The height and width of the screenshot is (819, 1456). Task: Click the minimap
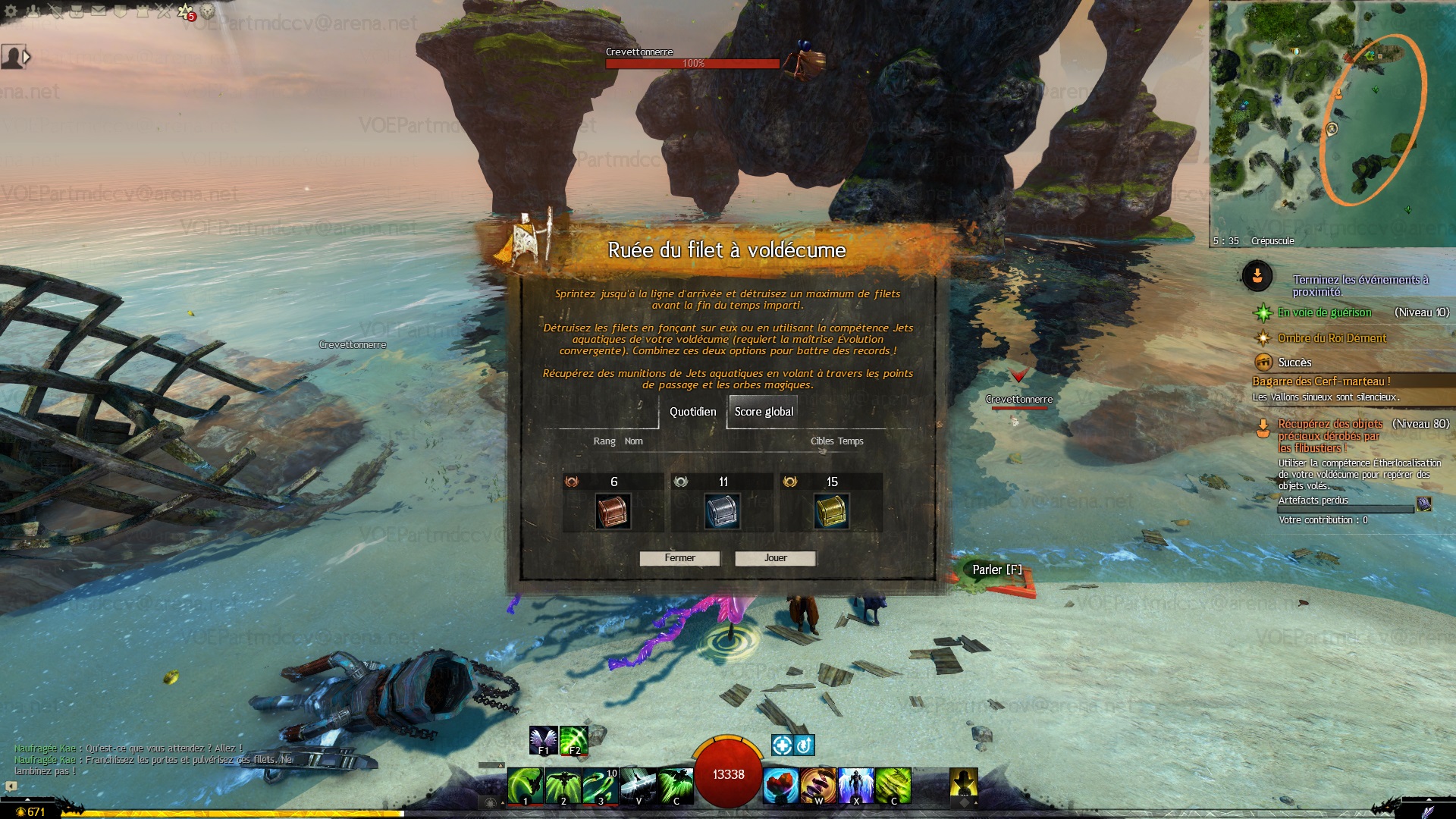[1332, 121]
